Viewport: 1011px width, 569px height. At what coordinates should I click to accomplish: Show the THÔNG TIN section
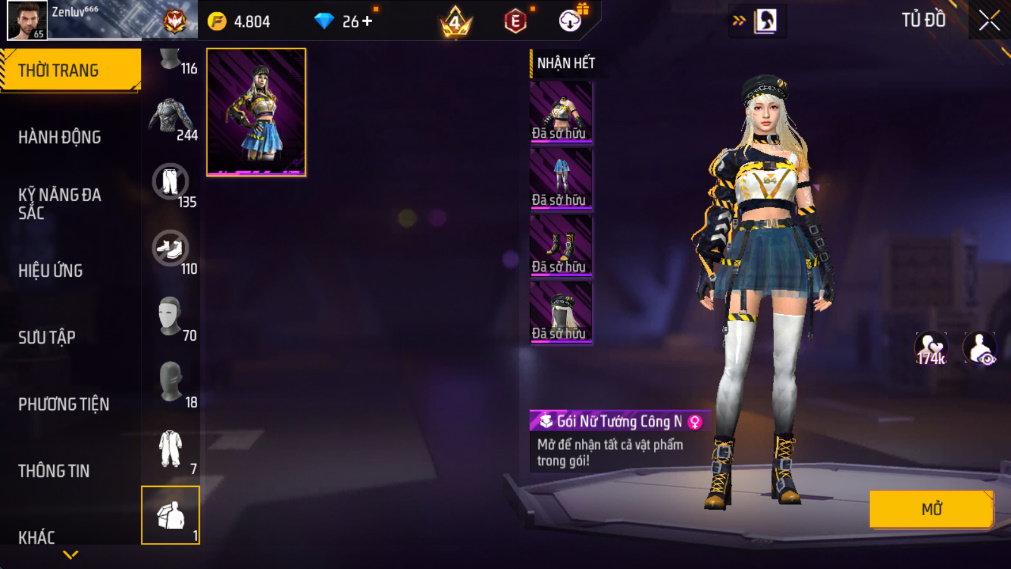pos(54,471)
